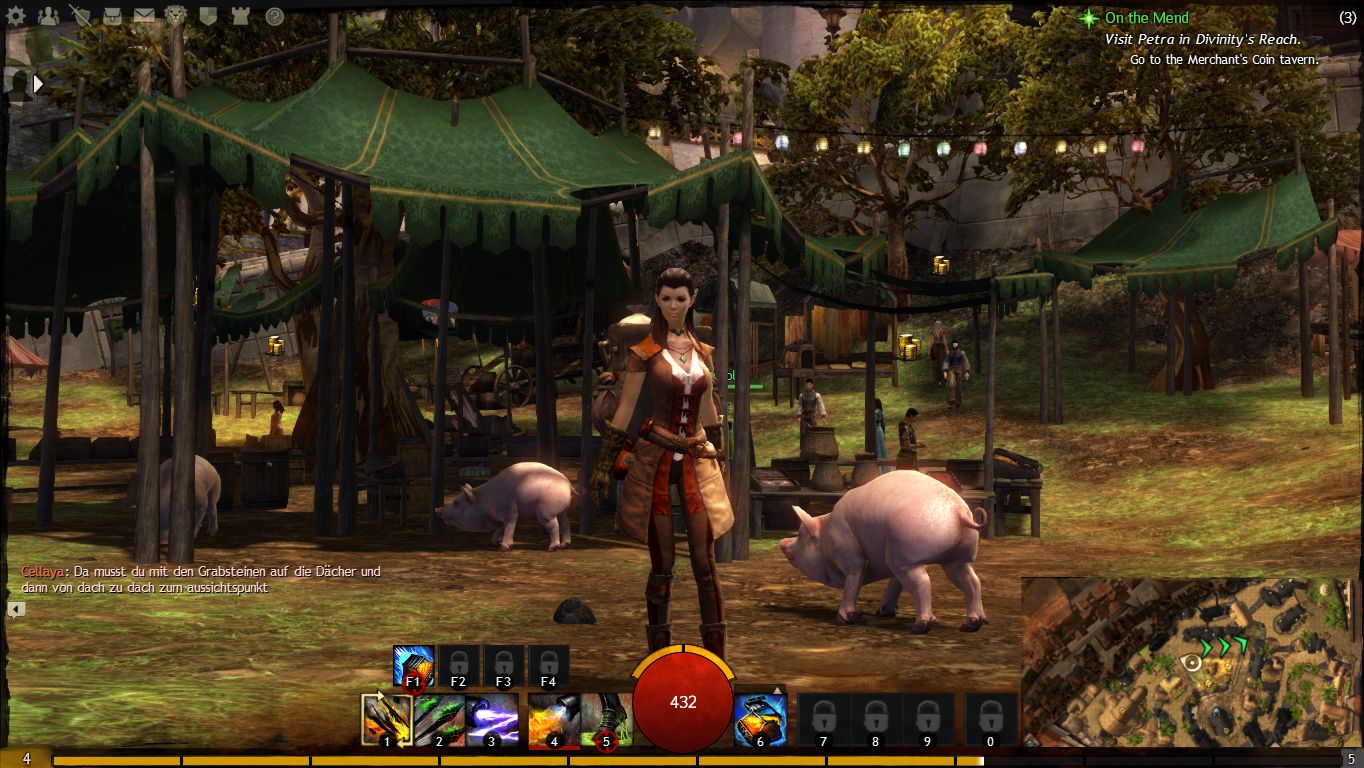Activate the glue boot skill 5
This screenshot has width=1364, height=768.
(605, 720)
